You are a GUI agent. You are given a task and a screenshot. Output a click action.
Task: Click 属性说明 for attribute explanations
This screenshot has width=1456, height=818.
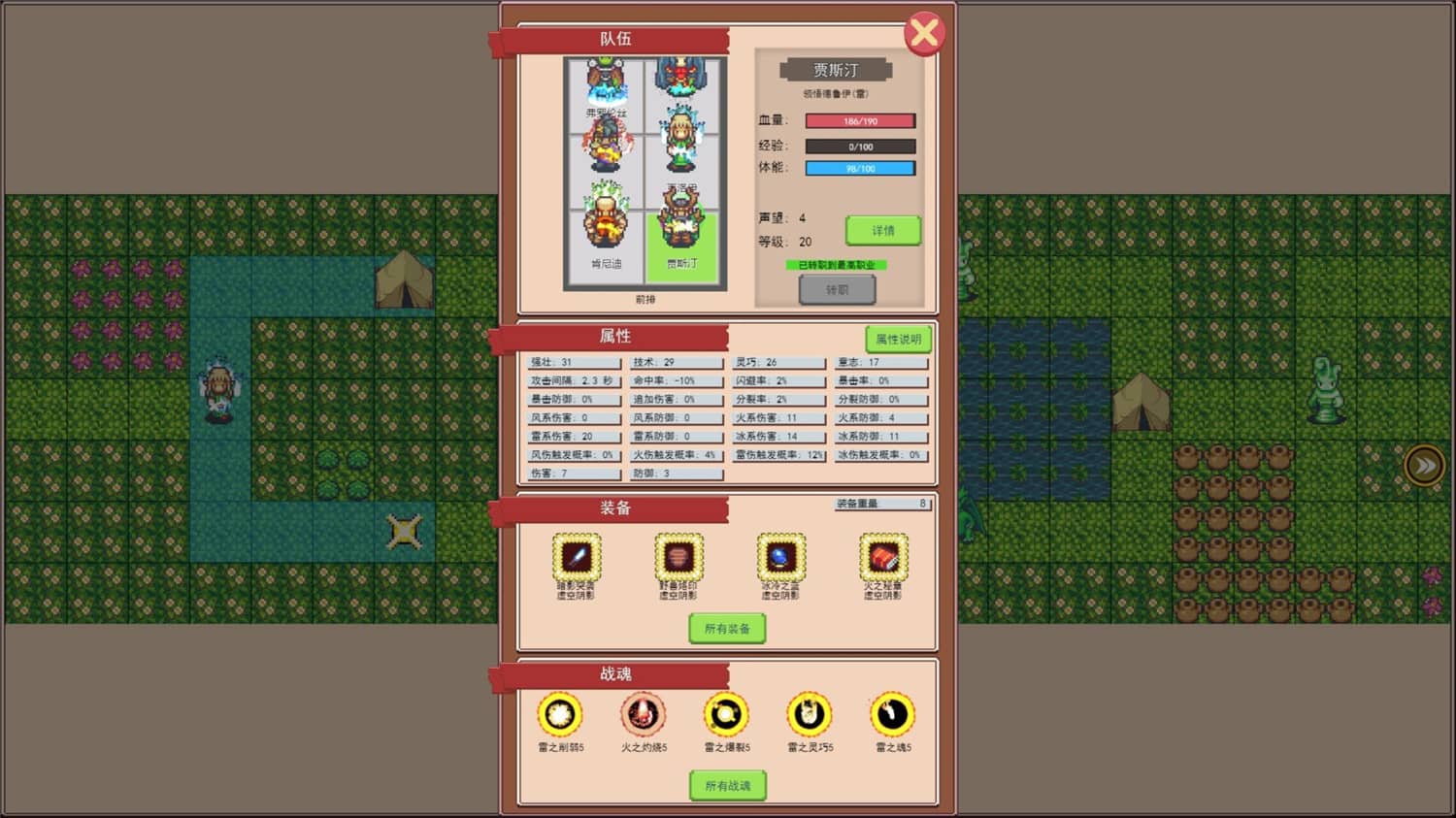tap(899, 339)
